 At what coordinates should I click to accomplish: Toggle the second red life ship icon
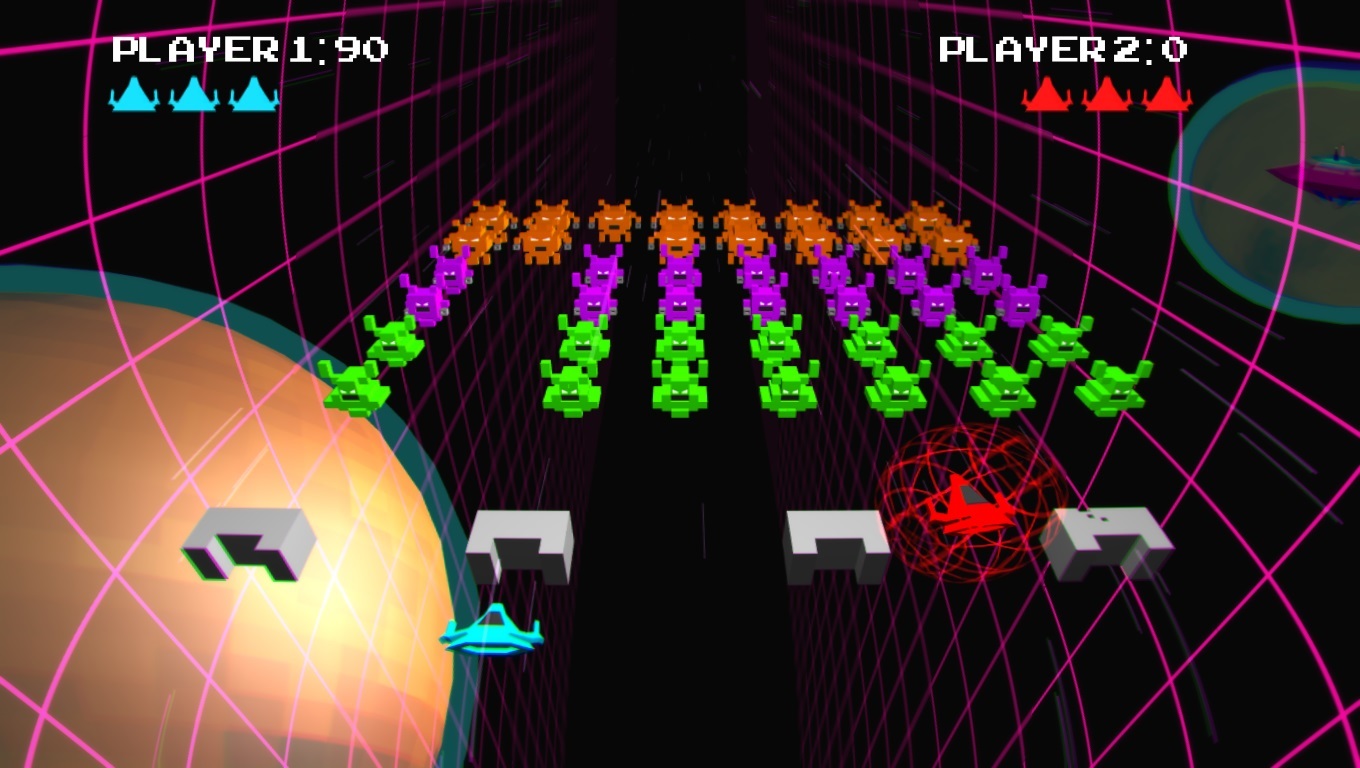click(1108, 96)
